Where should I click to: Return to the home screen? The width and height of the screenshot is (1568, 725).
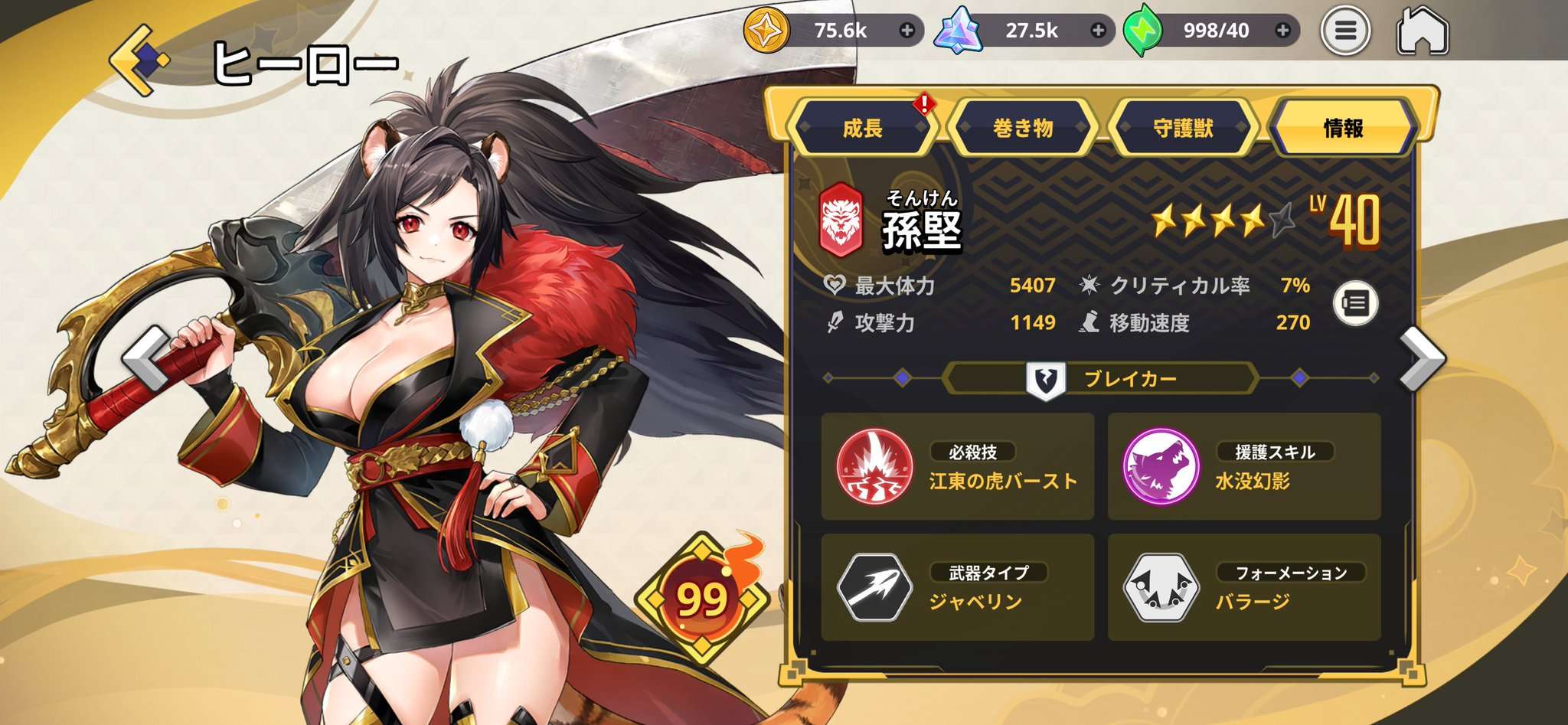click(1423, 31)
